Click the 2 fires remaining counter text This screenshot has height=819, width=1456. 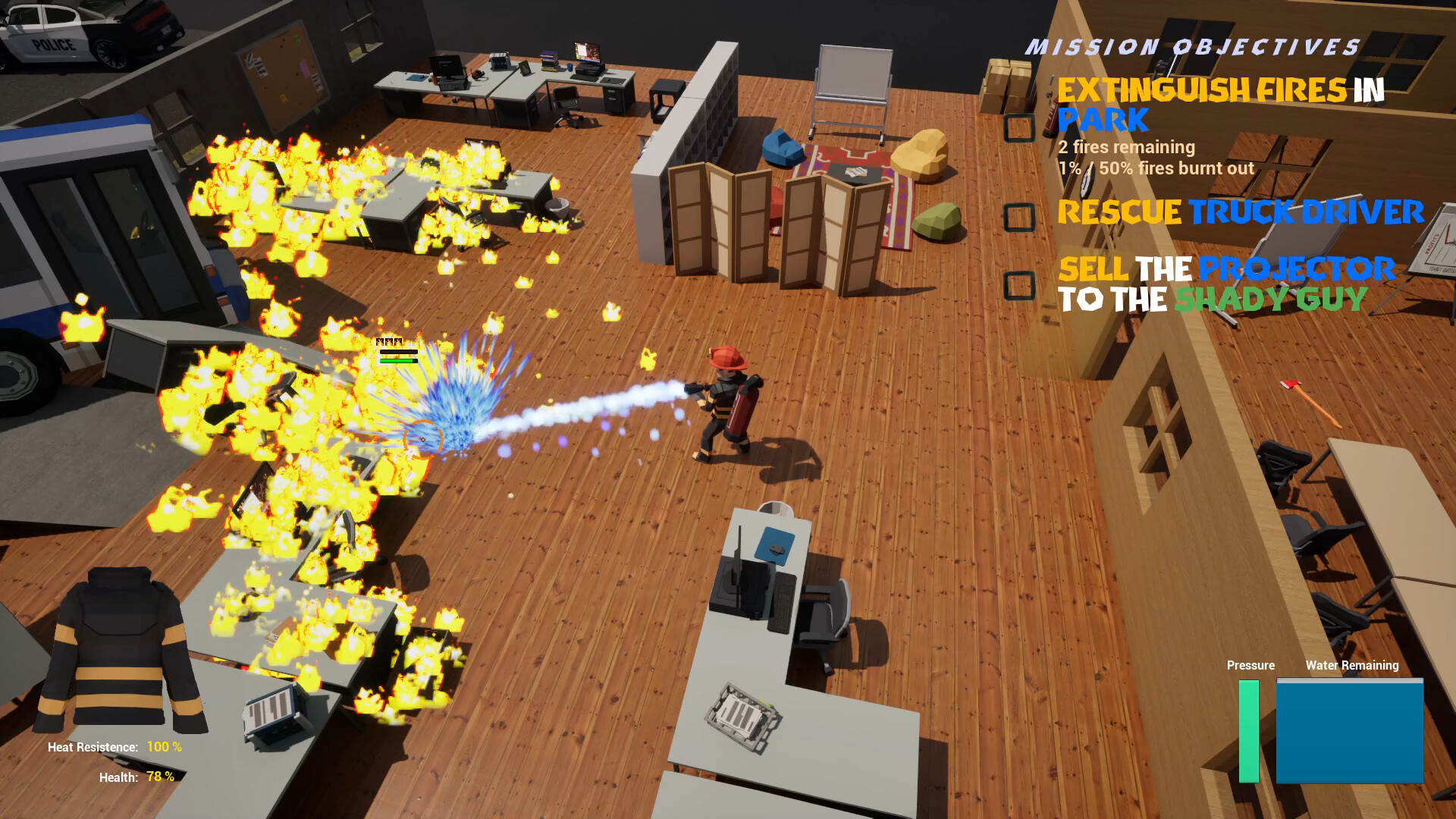tap(1125, 146)
